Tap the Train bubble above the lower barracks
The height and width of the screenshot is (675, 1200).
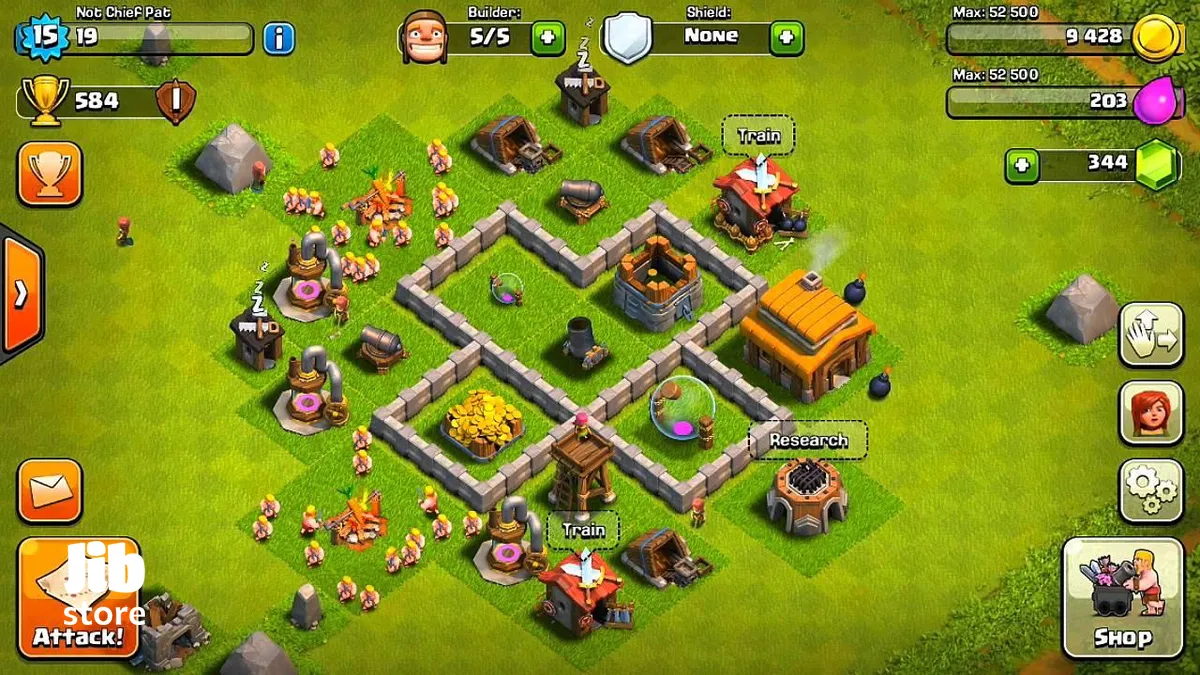[x=583, y=529]
